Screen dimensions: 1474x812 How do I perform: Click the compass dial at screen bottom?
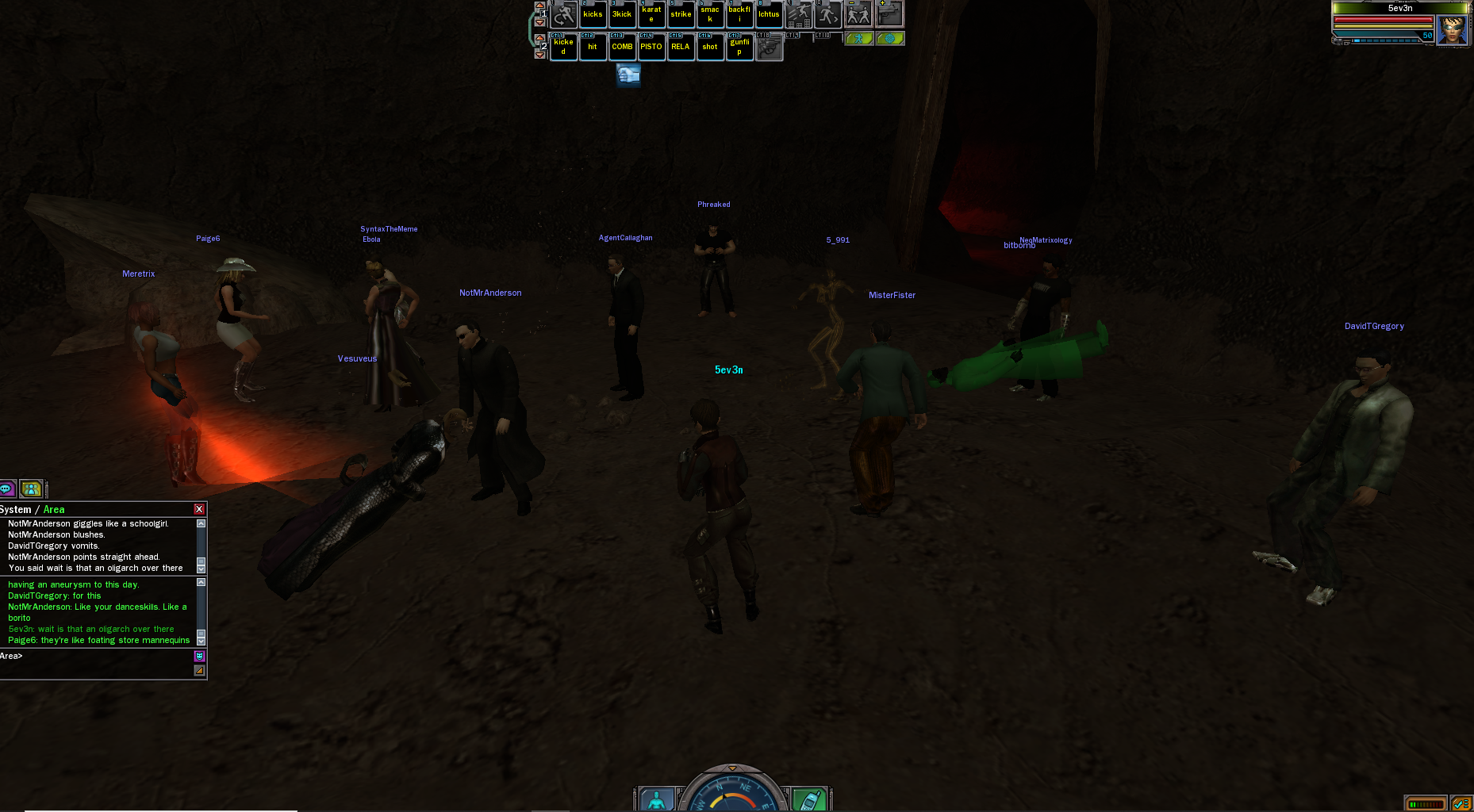732,793
